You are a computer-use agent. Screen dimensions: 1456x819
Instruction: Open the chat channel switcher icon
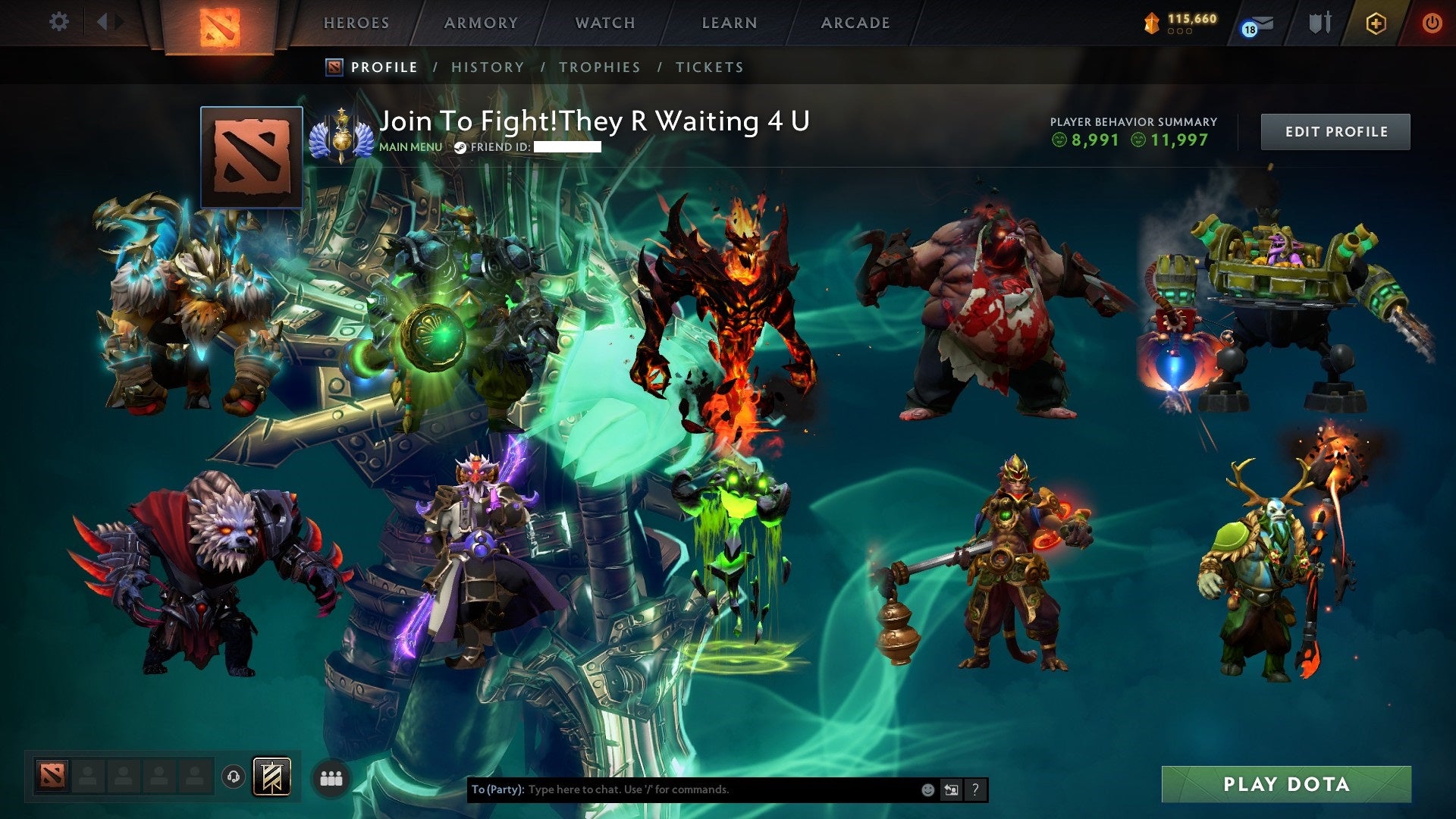(x=952, y=789)
